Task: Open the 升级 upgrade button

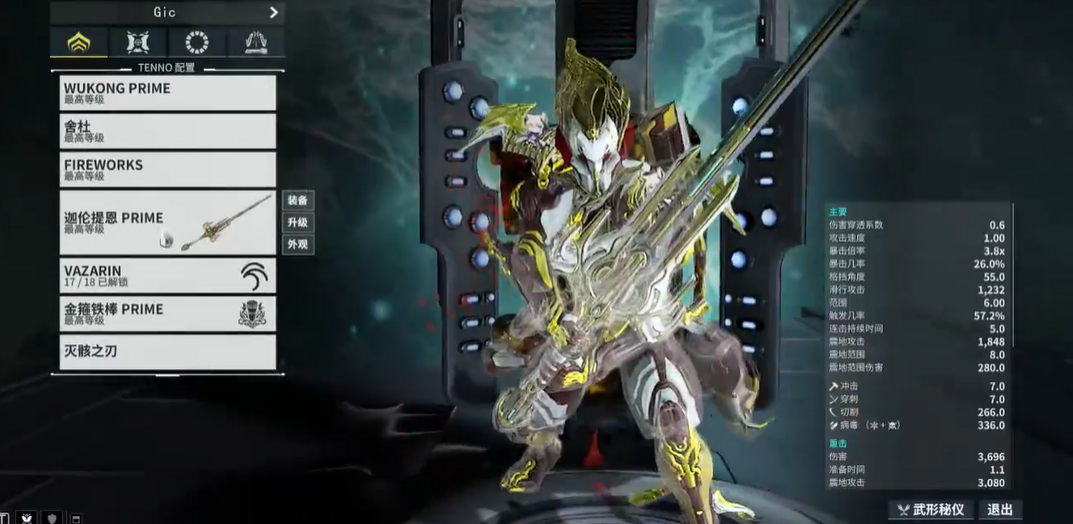Action: pos(298,222)
